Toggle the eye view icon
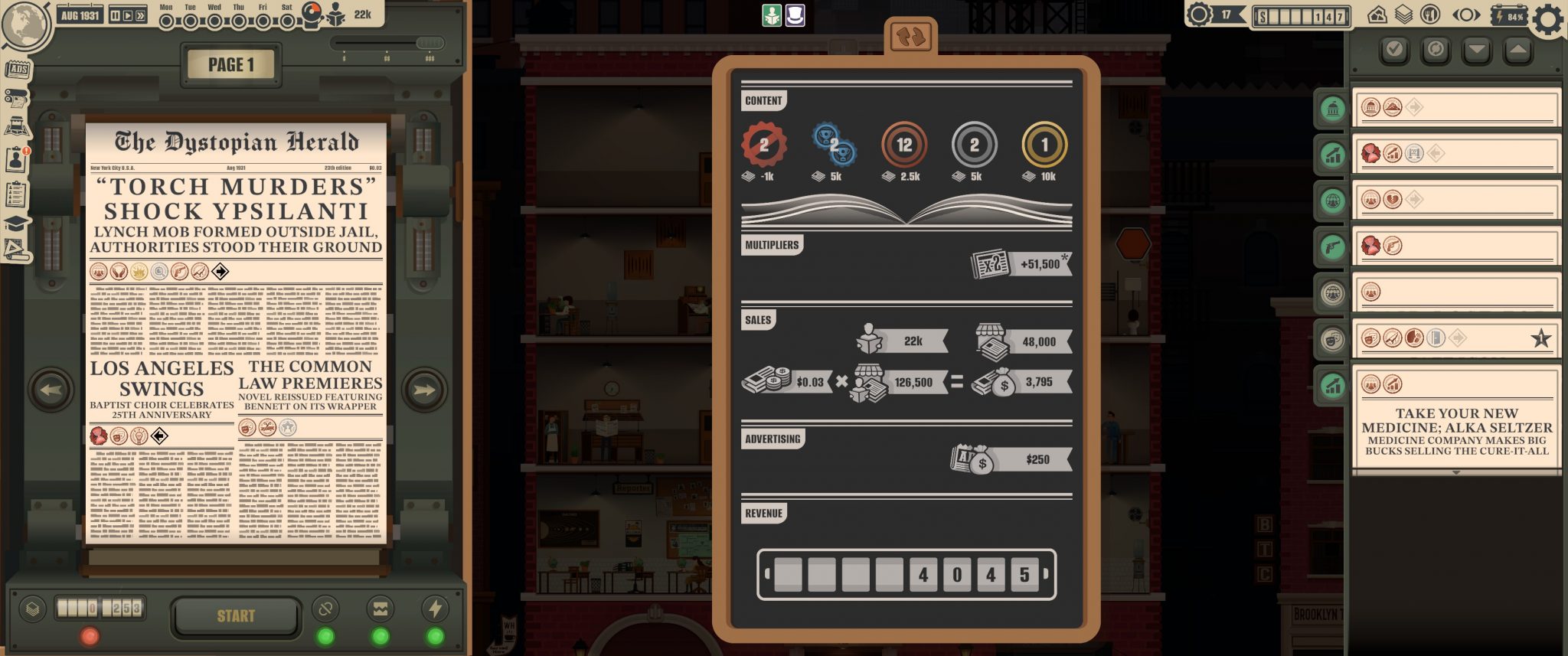The width and height of the screenshot is (1568, 656). [1465, 15]
